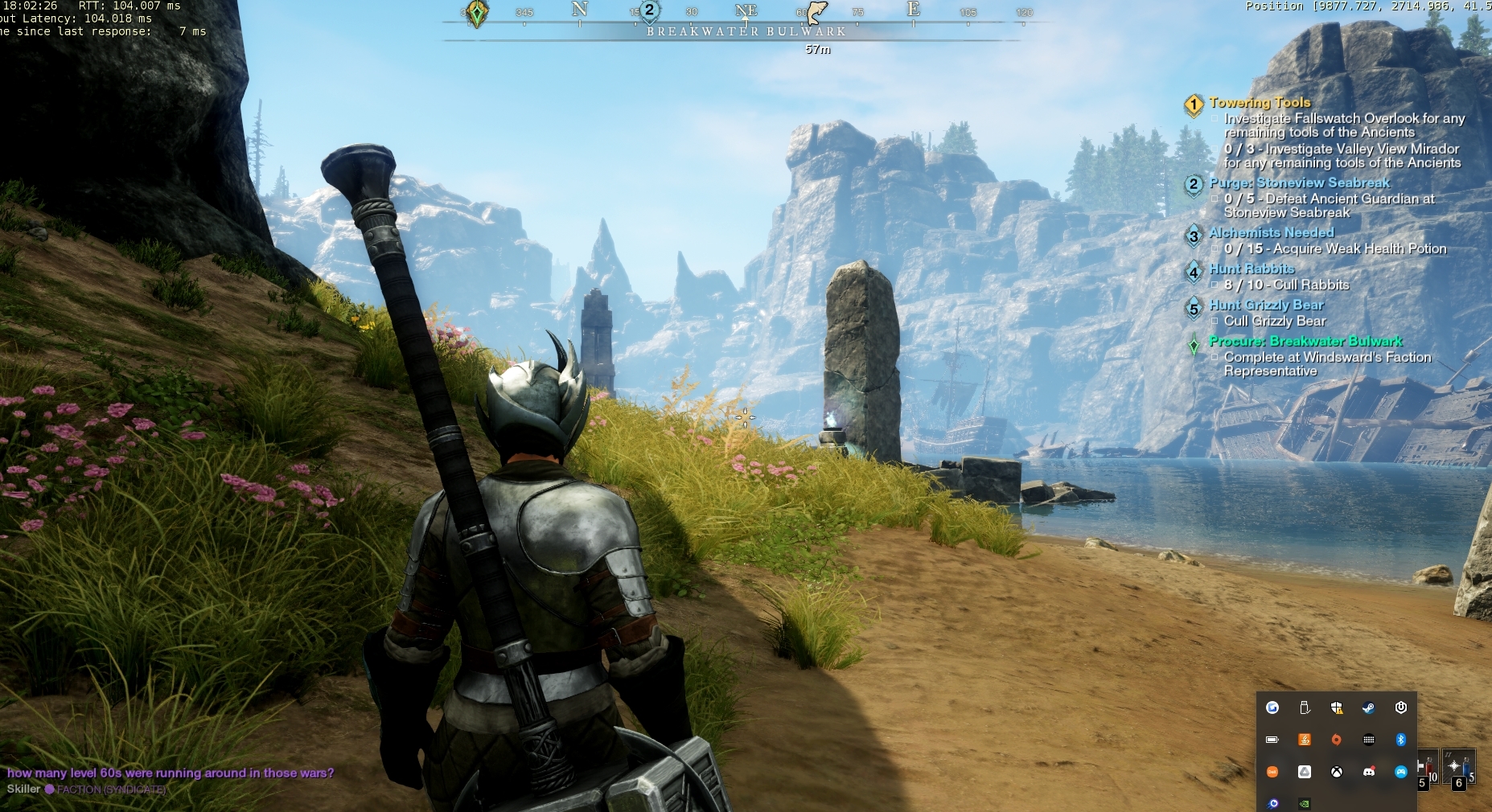Open Windows Security shield tray icon
Viewport: 1492px width, 812px height.
point(1336,707)
